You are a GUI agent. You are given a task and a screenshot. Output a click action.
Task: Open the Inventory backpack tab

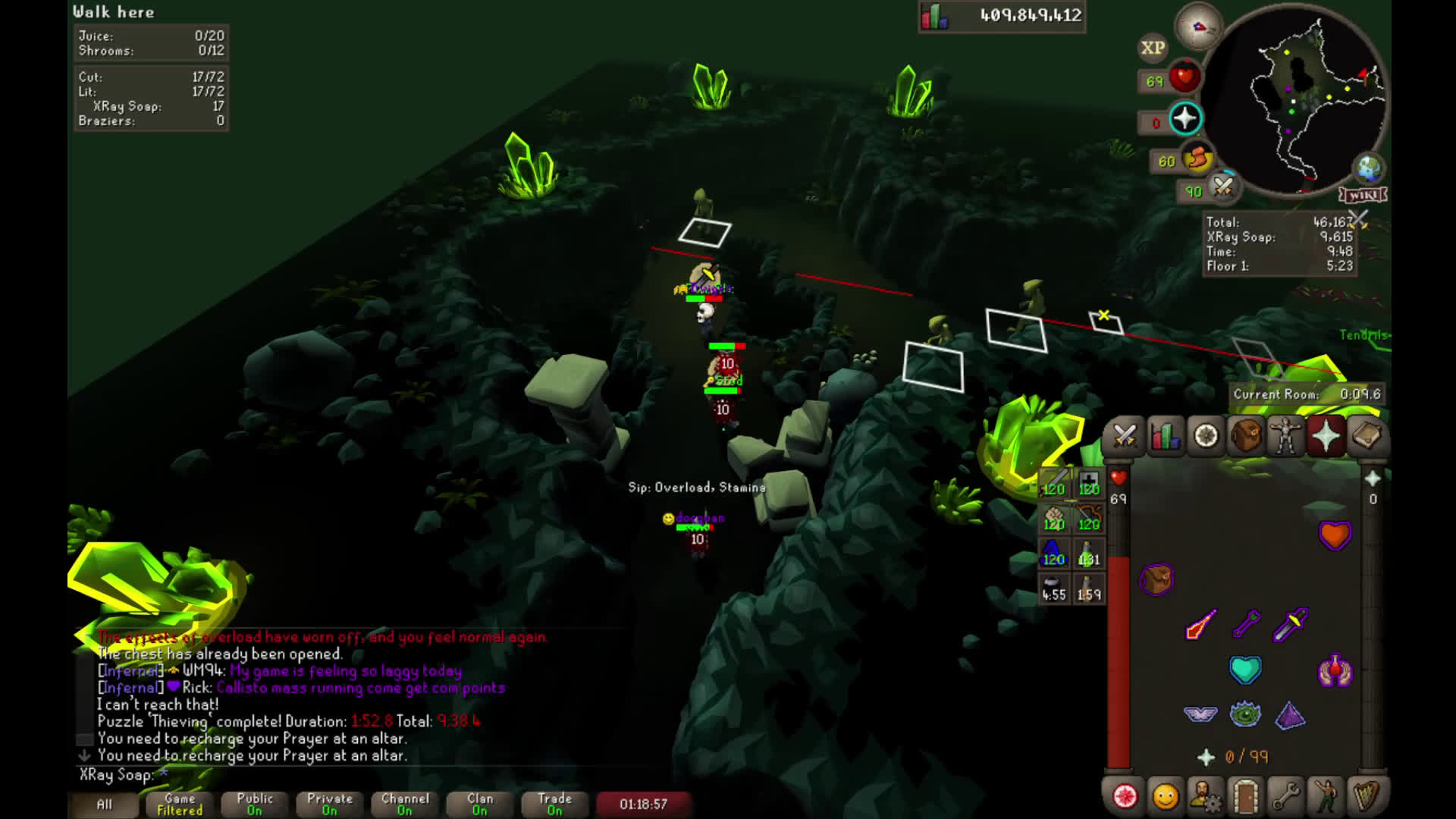click(1246, 436)
